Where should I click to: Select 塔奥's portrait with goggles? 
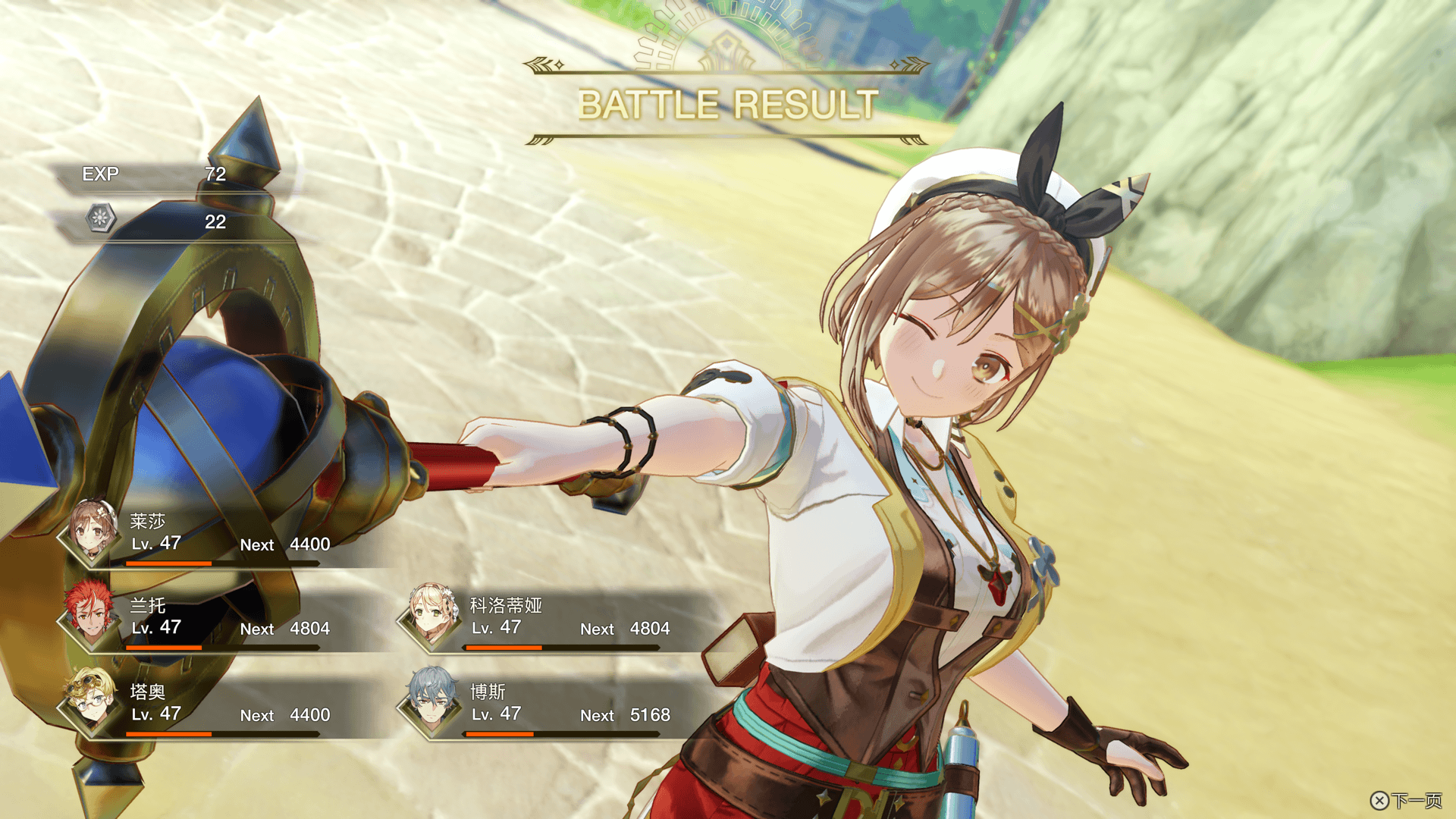click(x=92, y=702)
